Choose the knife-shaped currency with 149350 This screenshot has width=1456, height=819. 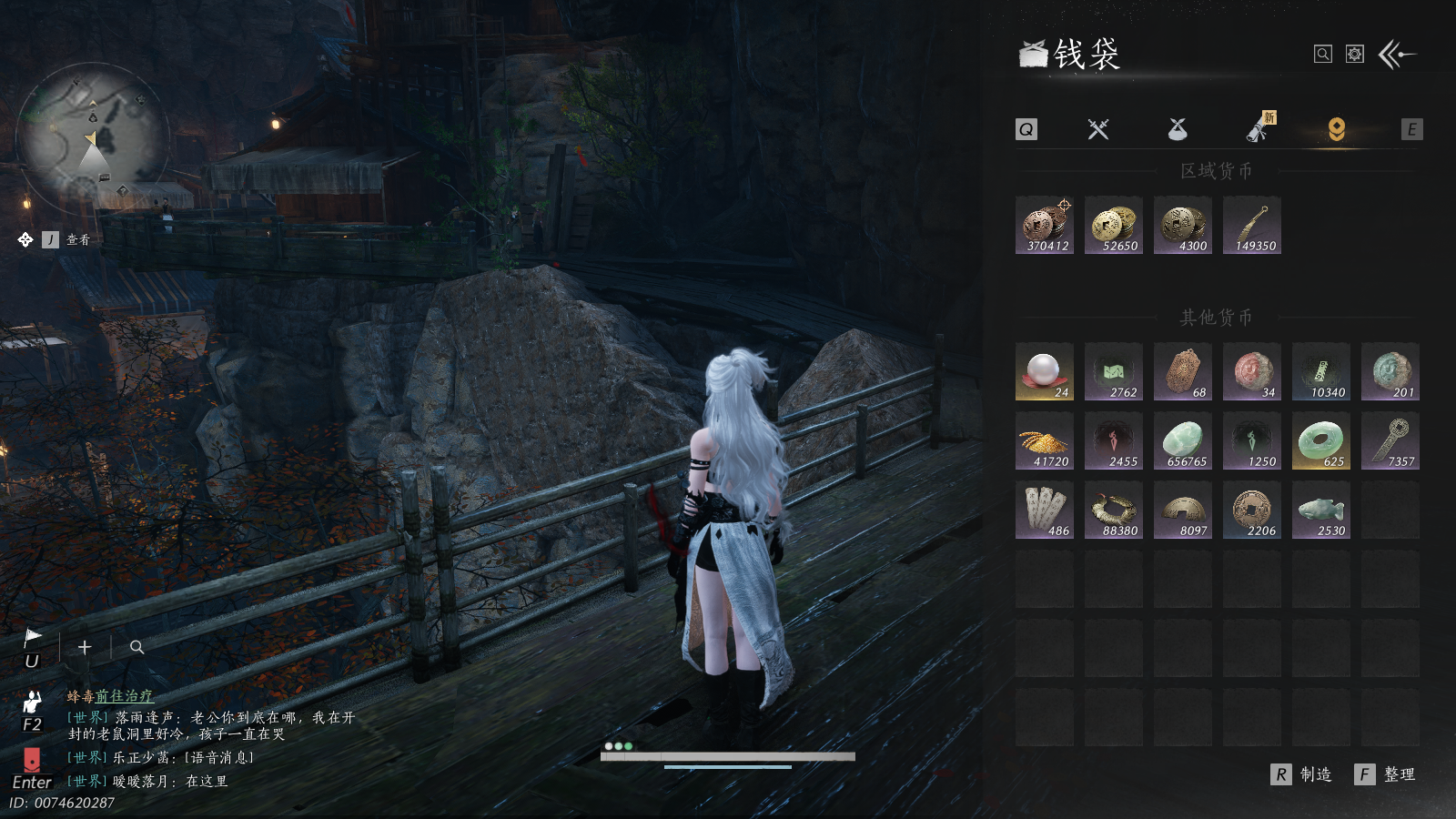click(x=1252, y=225)
